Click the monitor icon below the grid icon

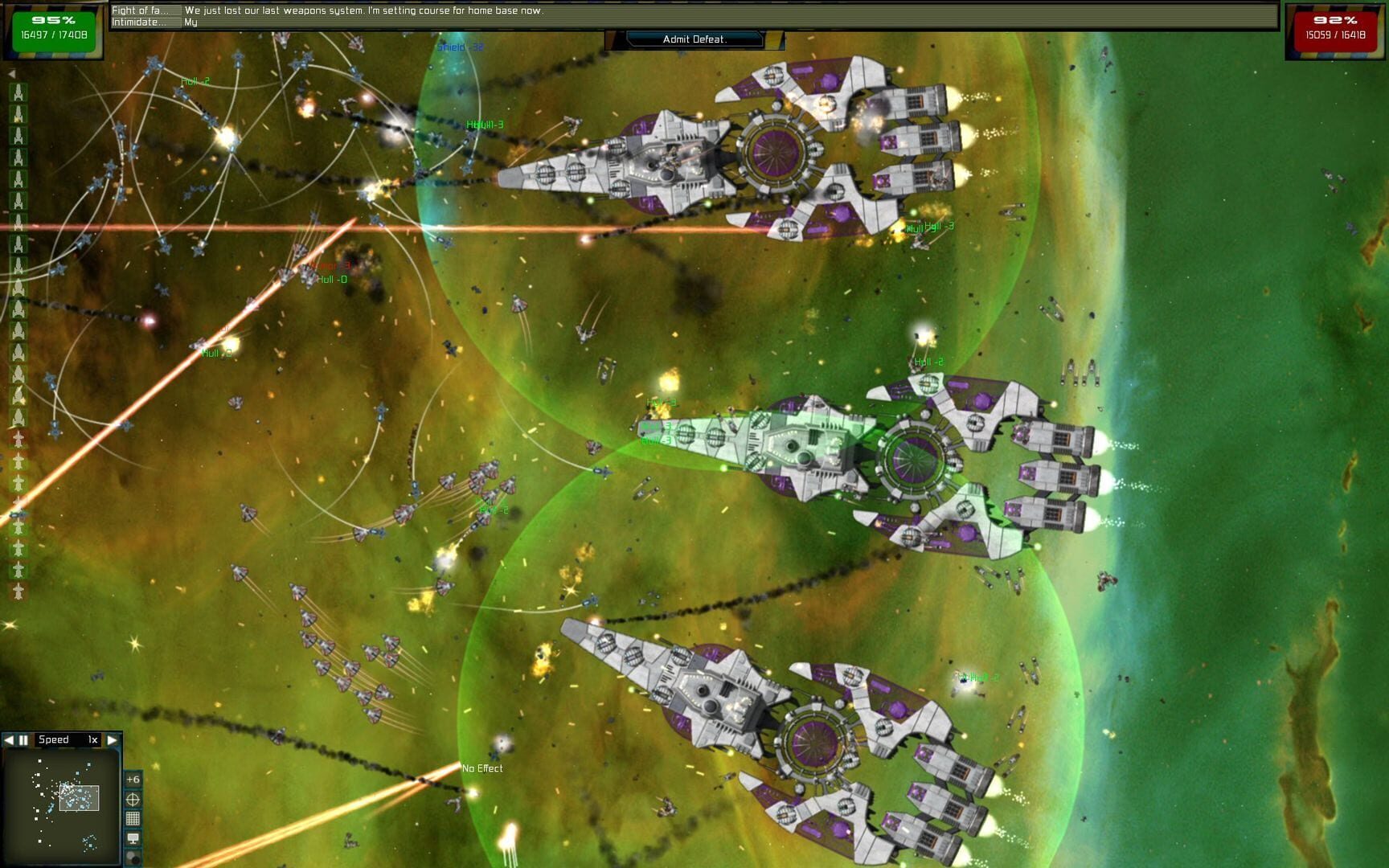pyautogui.click(x=133, y=837)
